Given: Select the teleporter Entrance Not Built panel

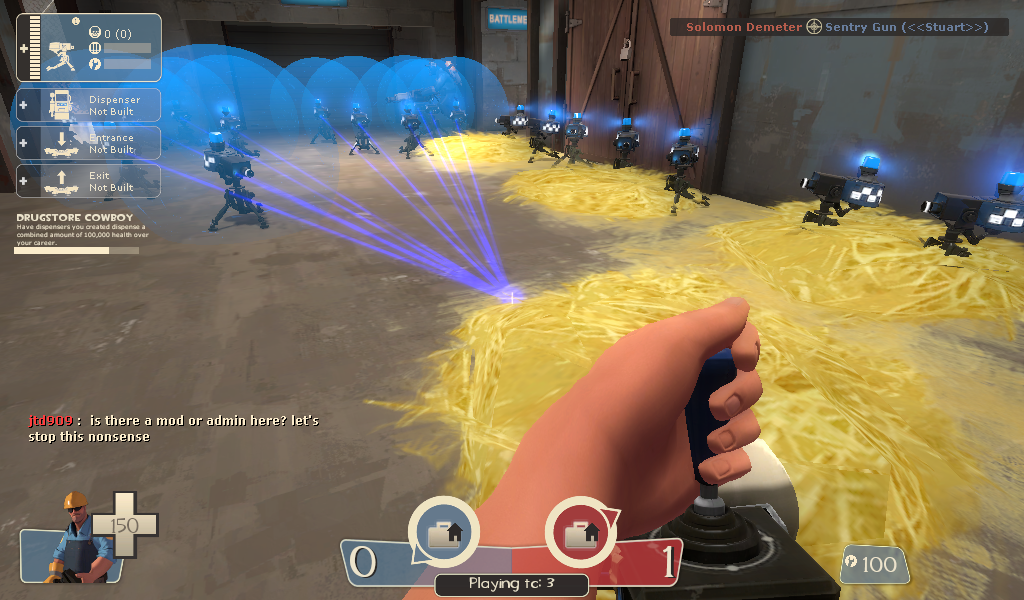Looking at the screenshot, I should (x=89, y=143).
